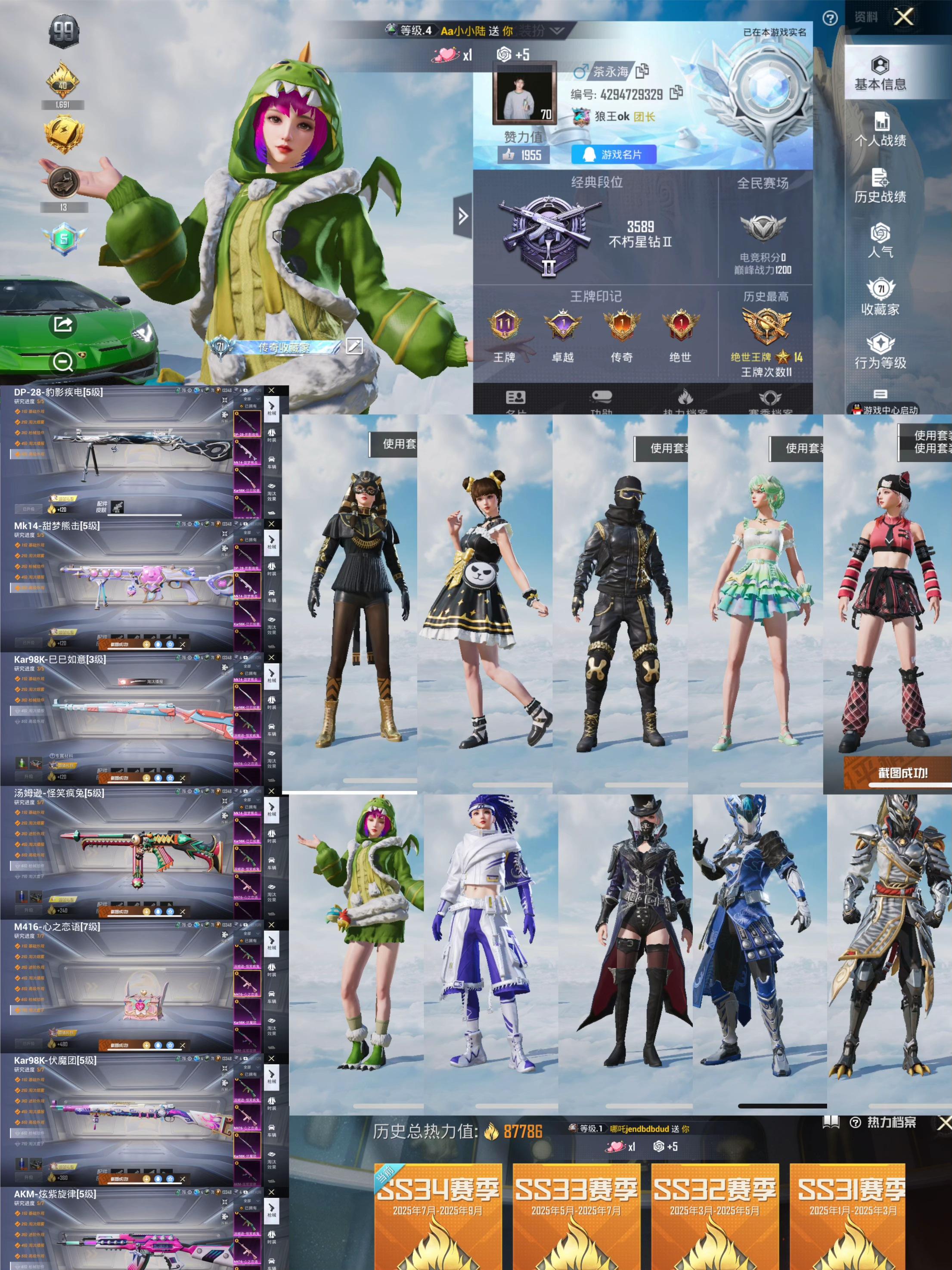Close the 热力档案 panel
The width and height of the screenshot is (952, 1270).
944,1124
